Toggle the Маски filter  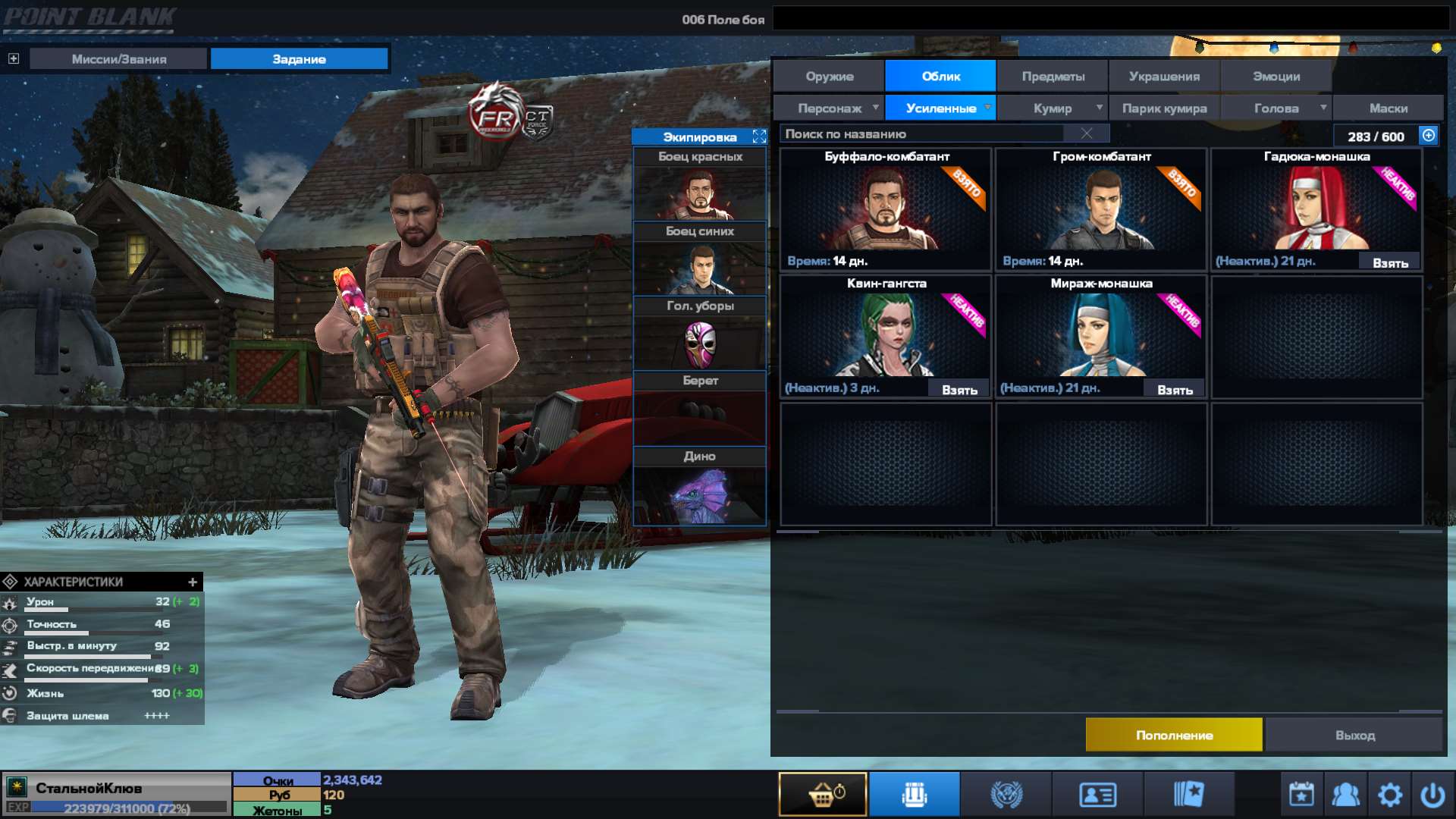click(1388, 108)
